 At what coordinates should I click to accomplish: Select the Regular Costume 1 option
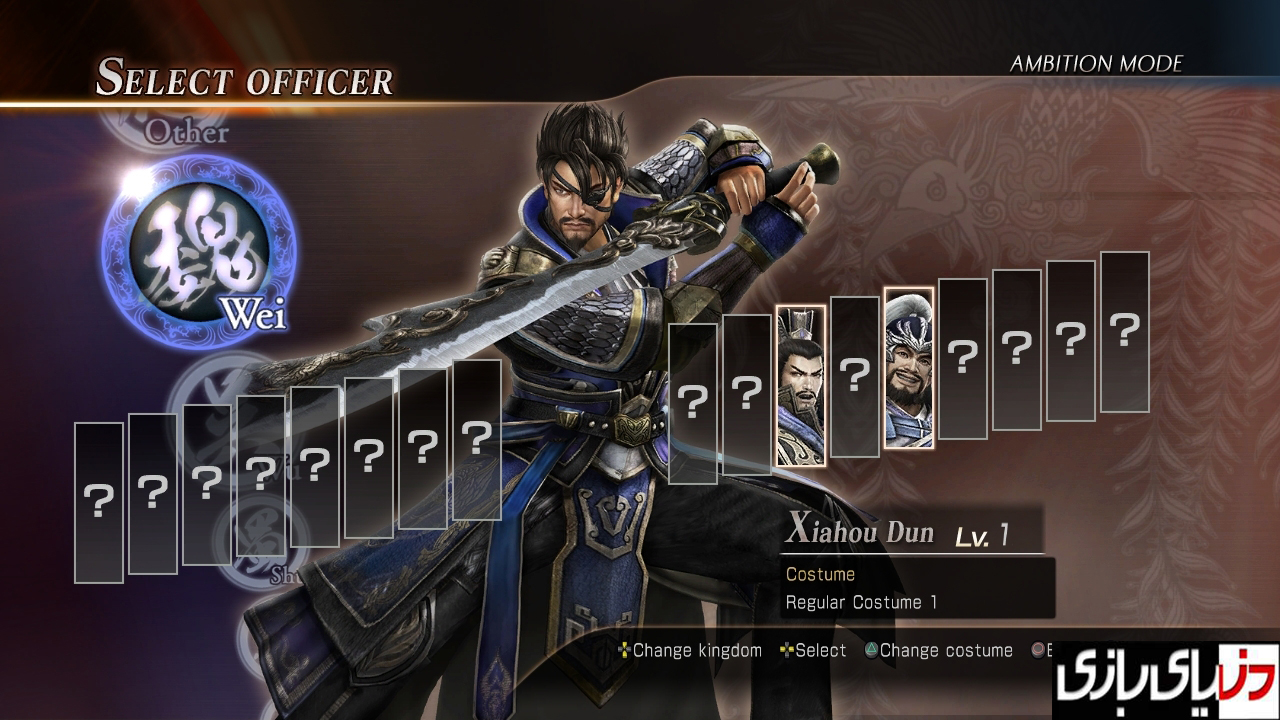point(861,602)
